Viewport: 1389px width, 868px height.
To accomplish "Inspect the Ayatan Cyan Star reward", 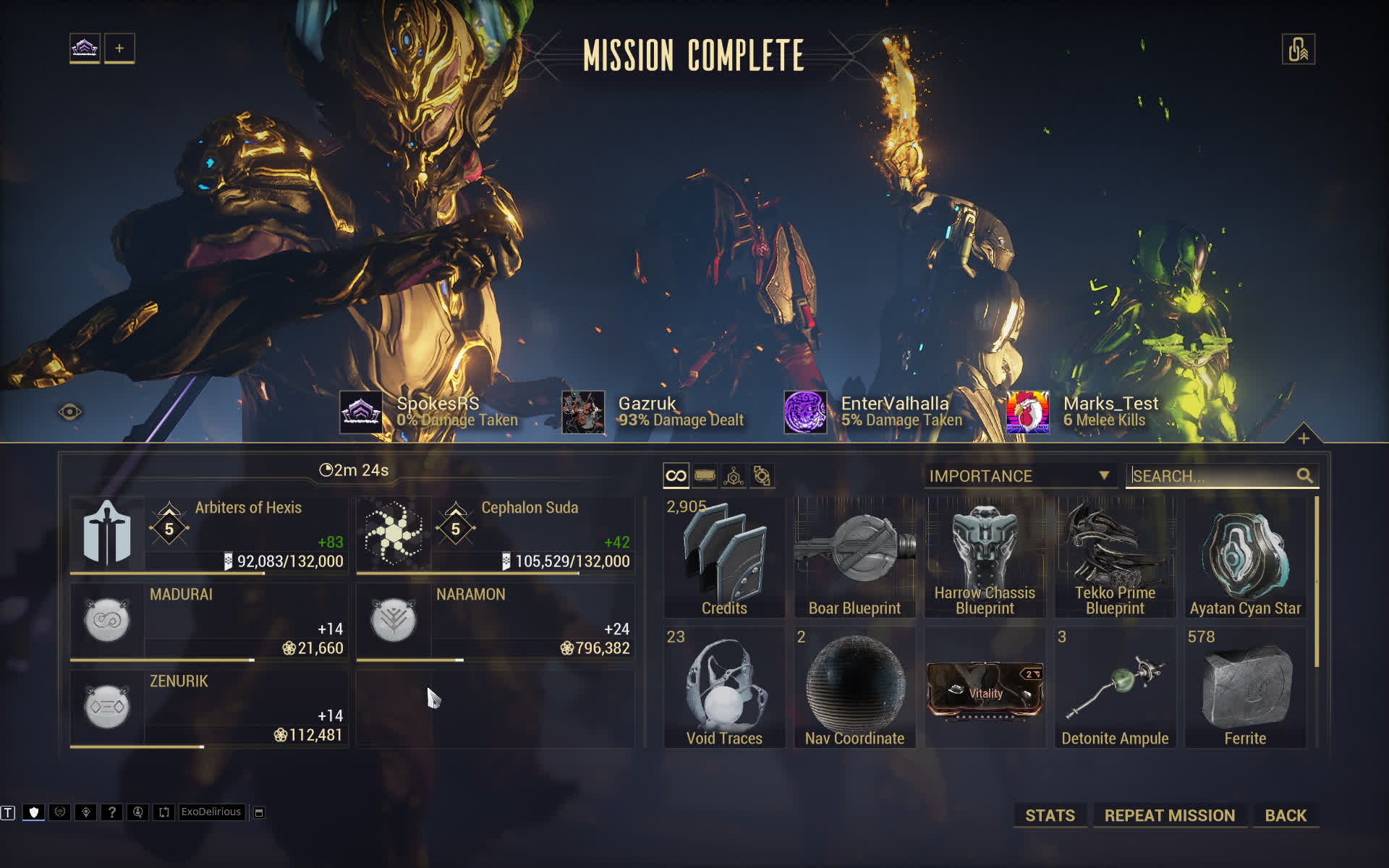I will pyautogui.click(x=1245, y=558).
